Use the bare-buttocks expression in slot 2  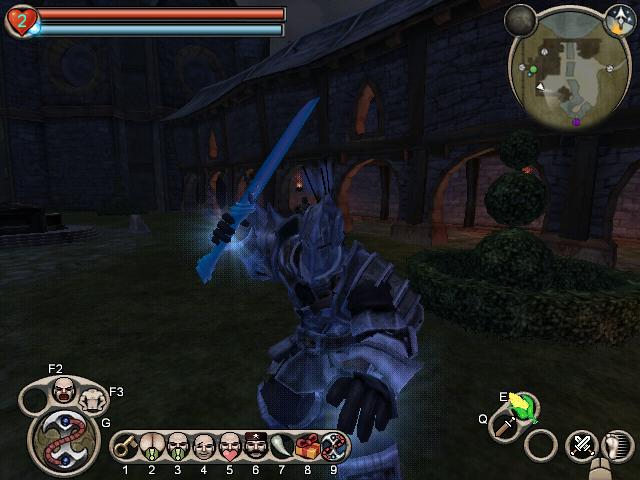(x=152, y=445)
